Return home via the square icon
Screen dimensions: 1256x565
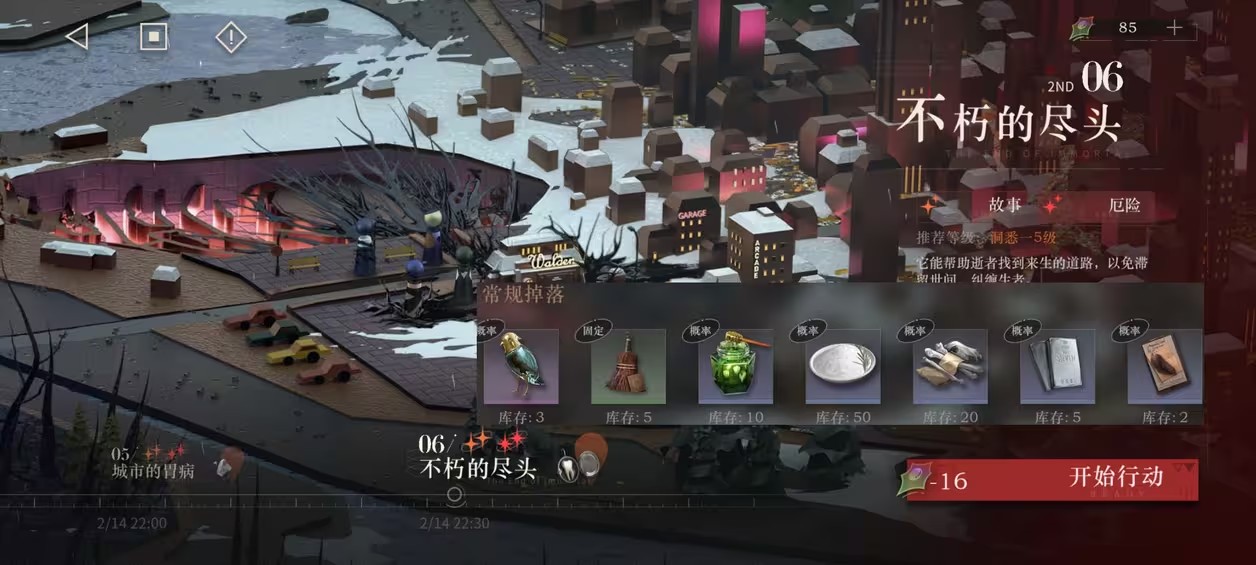click(x=152, y=37)
